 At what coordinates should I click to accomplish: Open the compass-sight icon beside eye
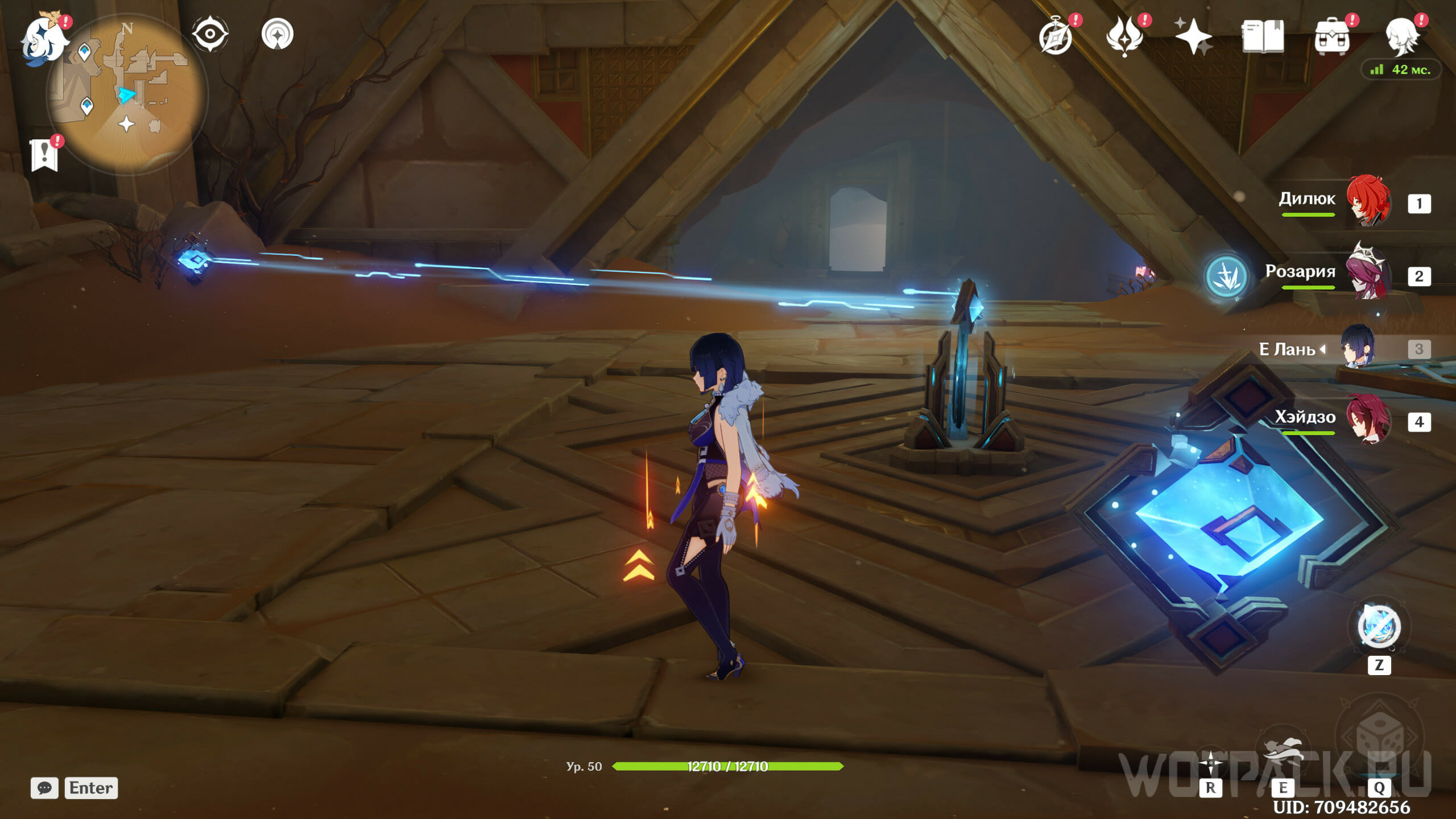click(x=278, y=34)
